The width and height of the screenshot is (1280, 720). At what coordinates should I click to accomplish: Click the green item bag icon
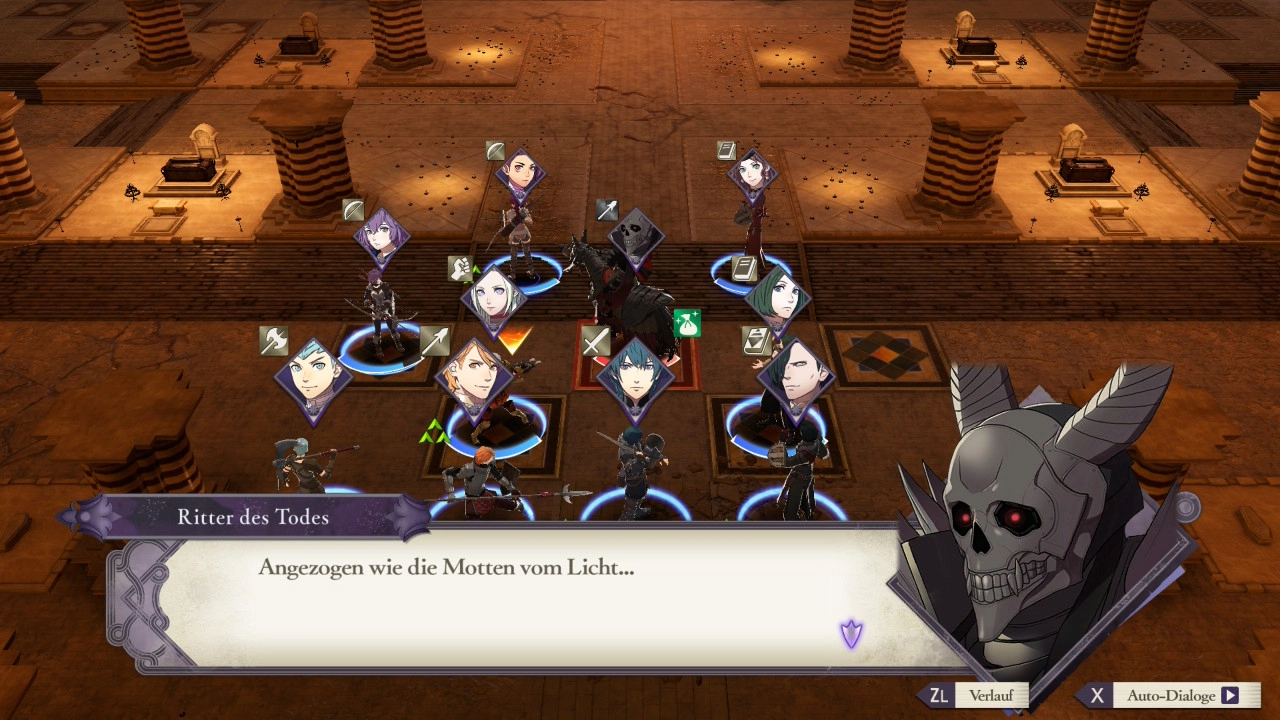[687, 323]
